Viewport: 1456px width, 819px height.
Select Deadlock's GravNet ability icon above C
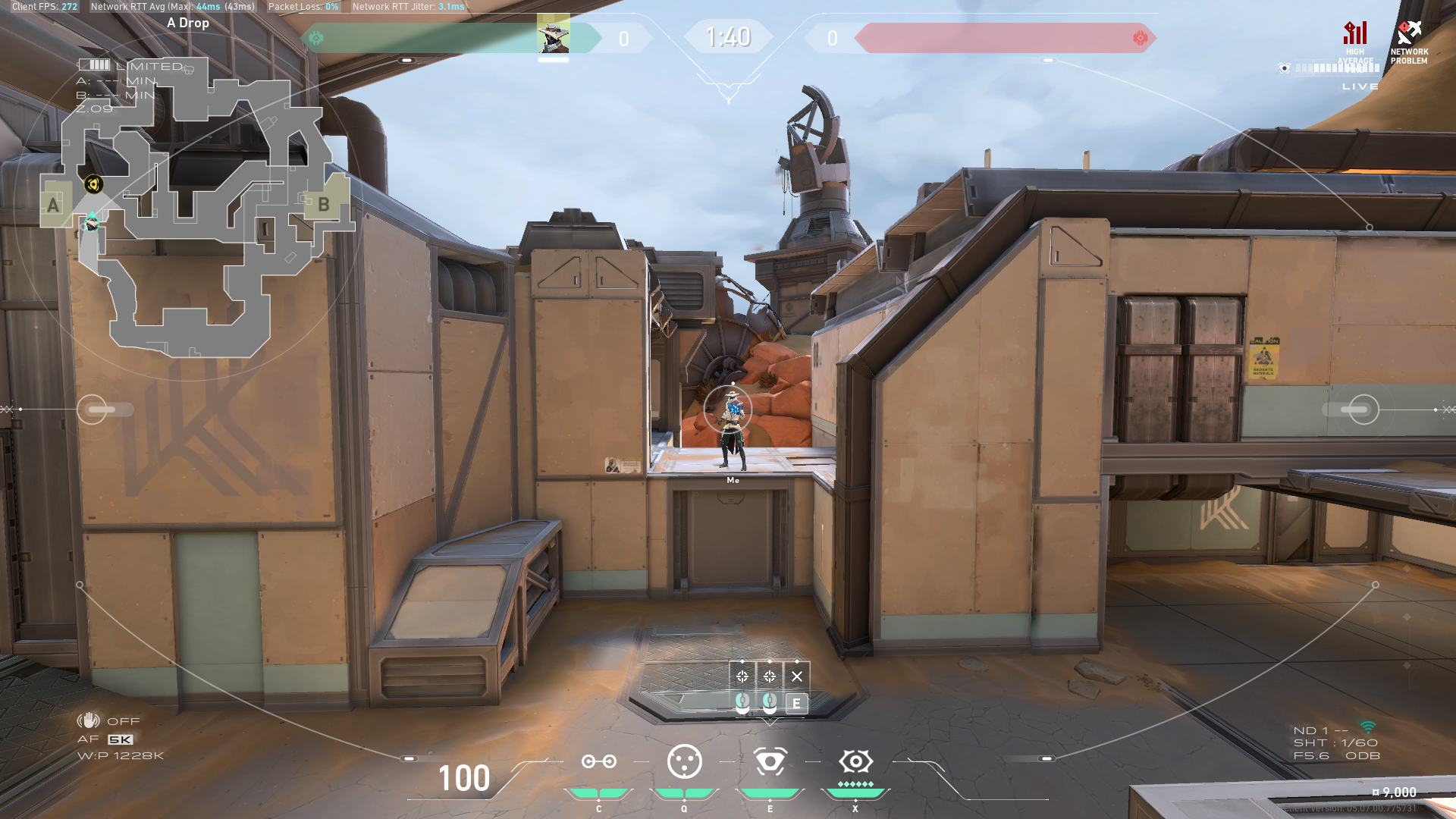[599, 762]
